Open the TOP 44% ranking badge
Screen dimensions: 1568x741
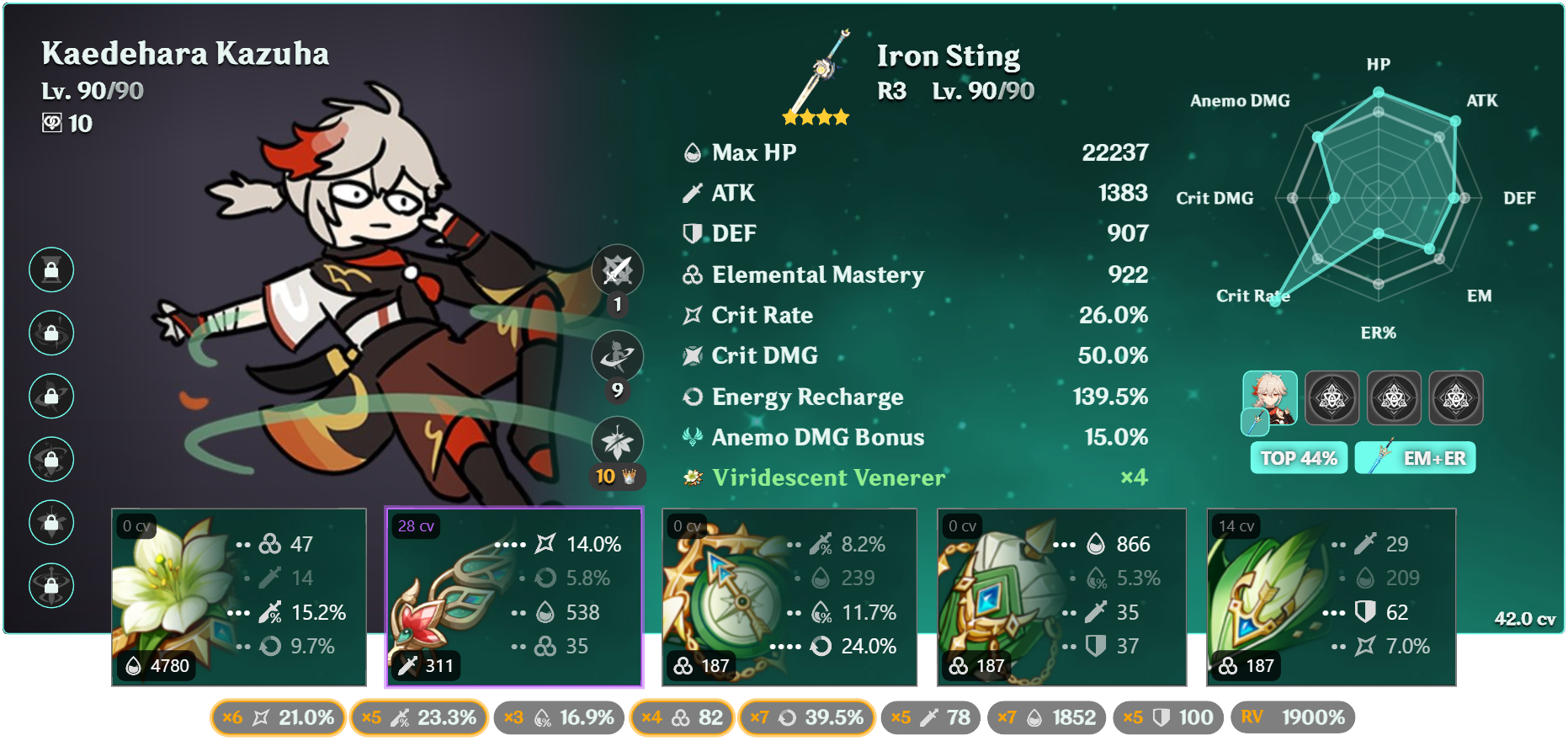pyautogui.click(x=1298, y=458)
